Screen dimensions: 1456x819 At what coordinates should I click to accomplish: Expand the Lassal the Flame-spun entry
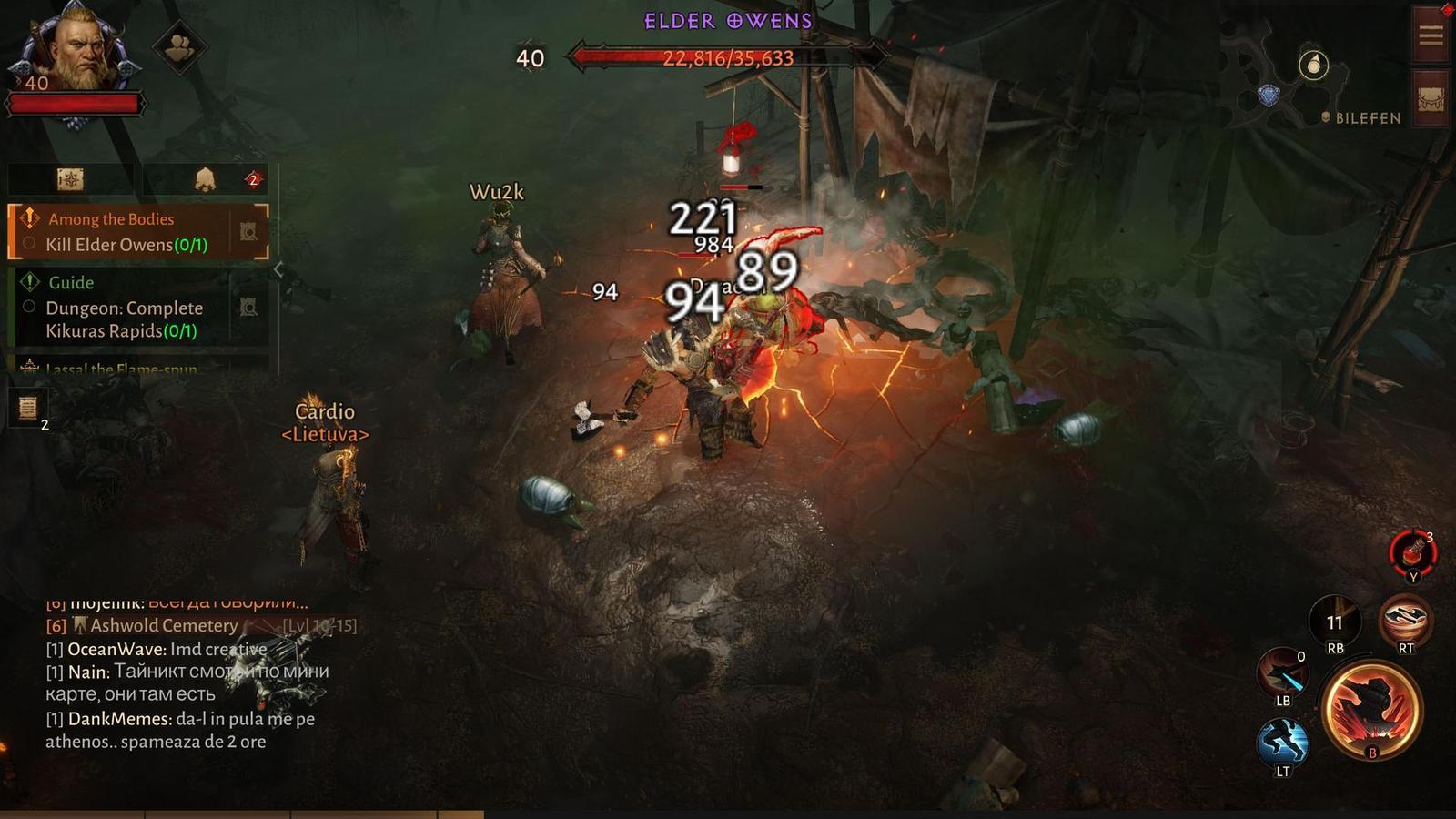pyautogui.click(x=118, y=369)
